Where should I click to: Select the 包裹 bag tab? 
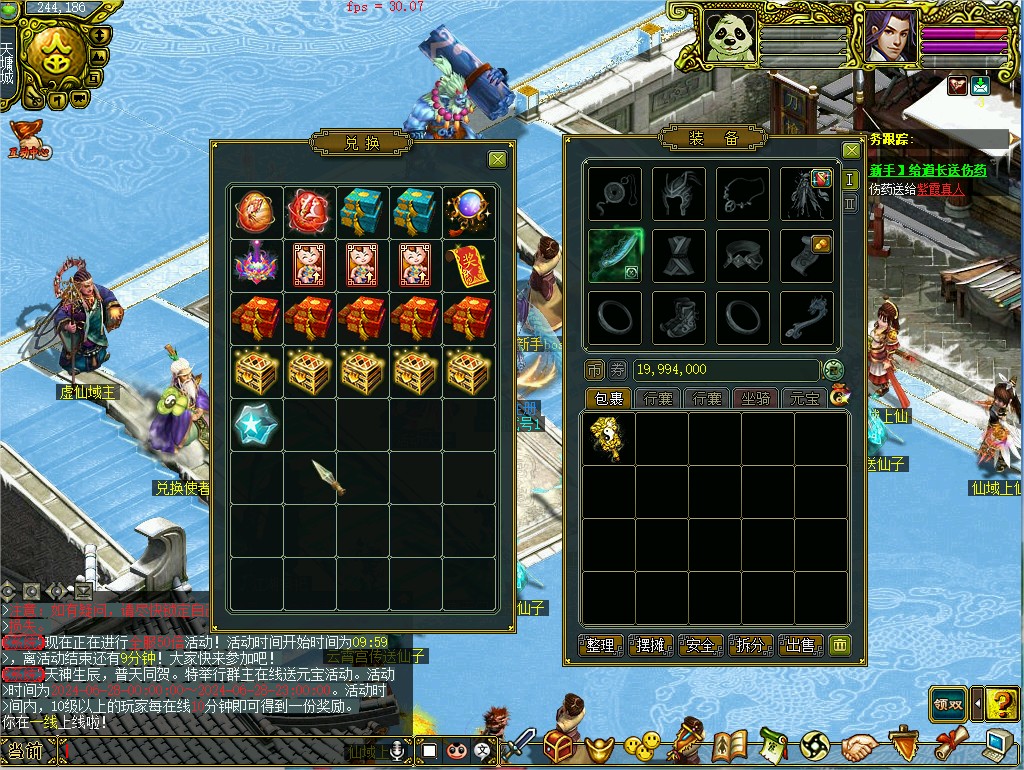(x=609, y=398)
